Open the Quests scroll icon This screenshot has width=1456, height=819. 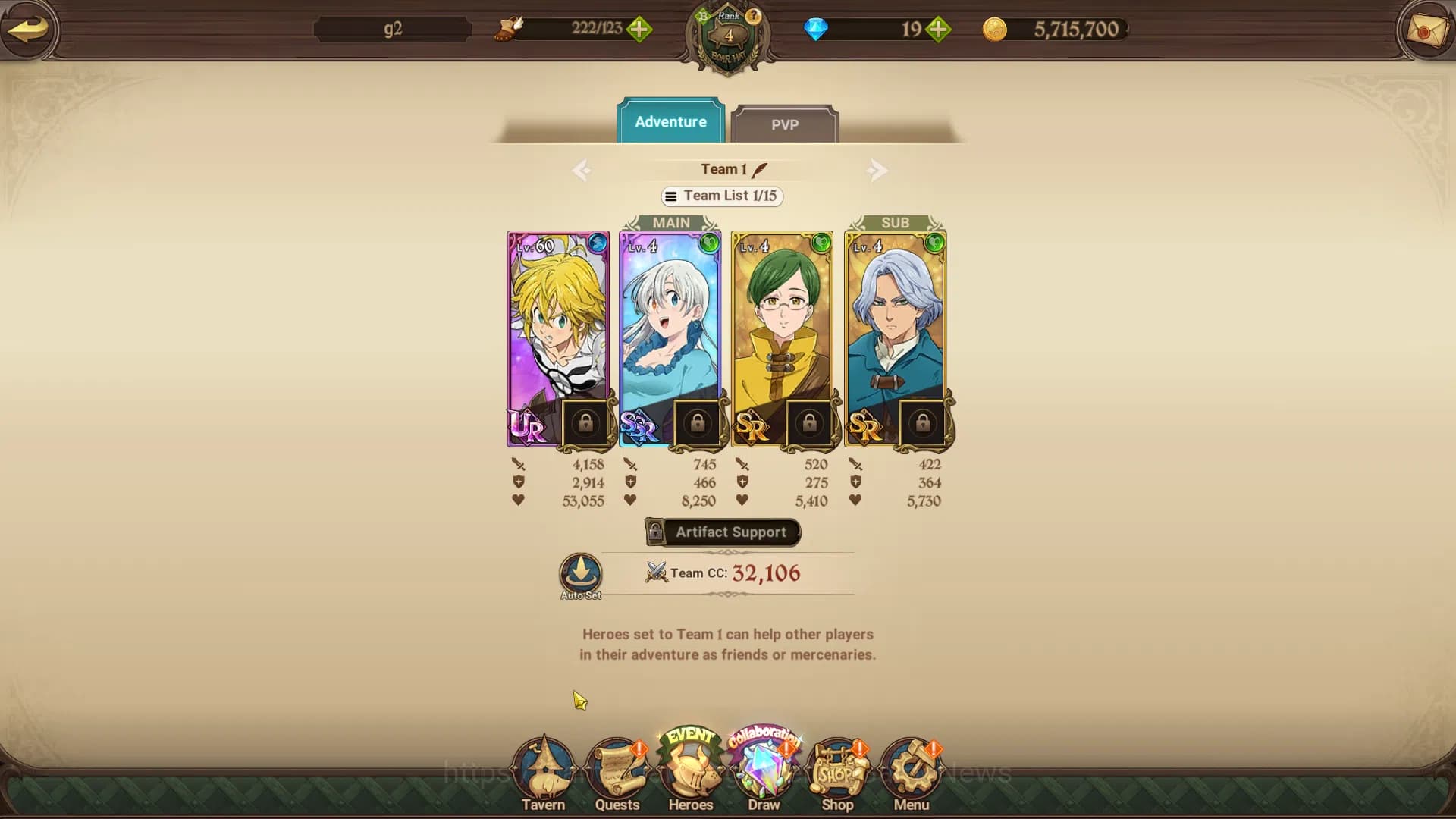[x=617, y=766]
